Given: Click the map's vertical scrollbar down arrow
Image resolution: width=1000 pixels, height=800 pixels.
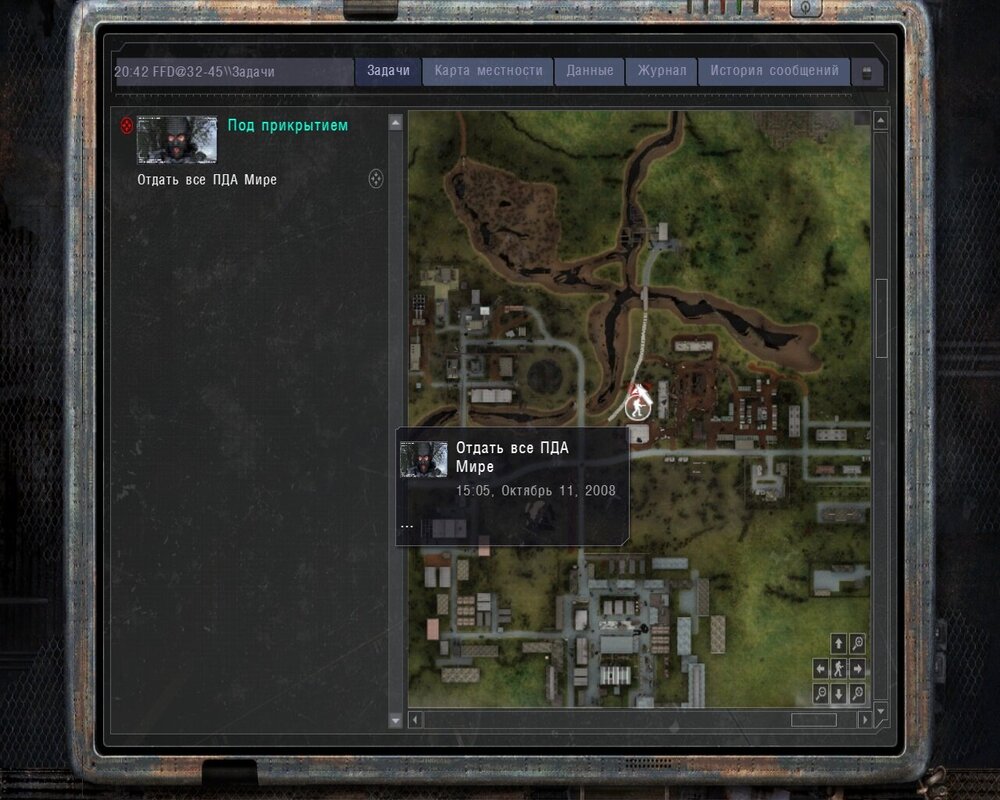Looking at the screenshot, I should tap(880, 709).
